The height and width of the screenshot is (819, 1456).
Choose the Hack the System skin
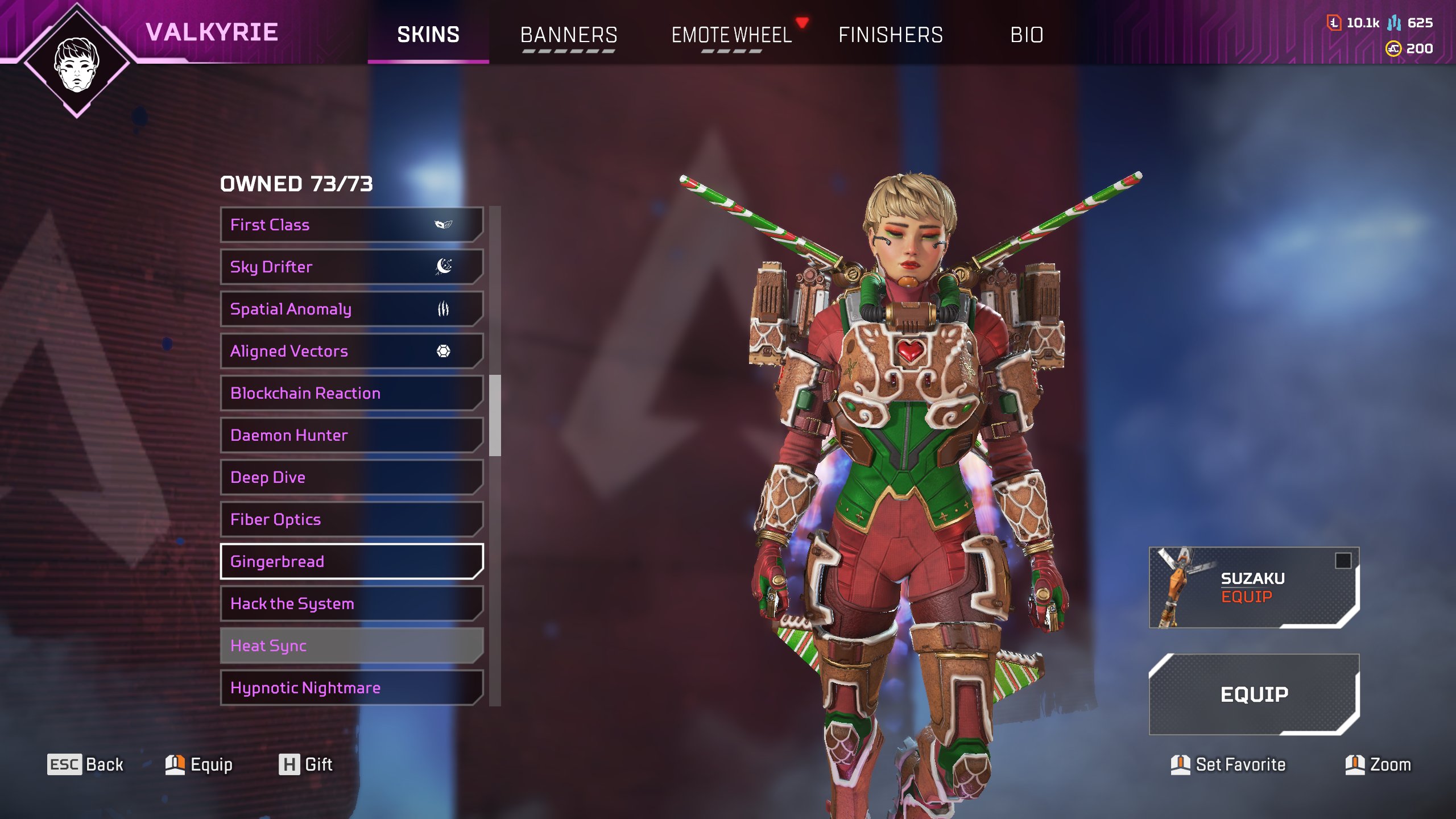351,603
